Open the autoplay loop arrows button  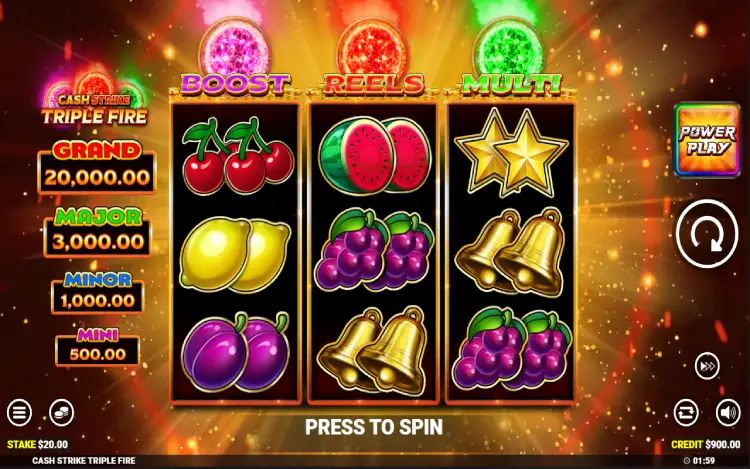[x=686, y=411]
